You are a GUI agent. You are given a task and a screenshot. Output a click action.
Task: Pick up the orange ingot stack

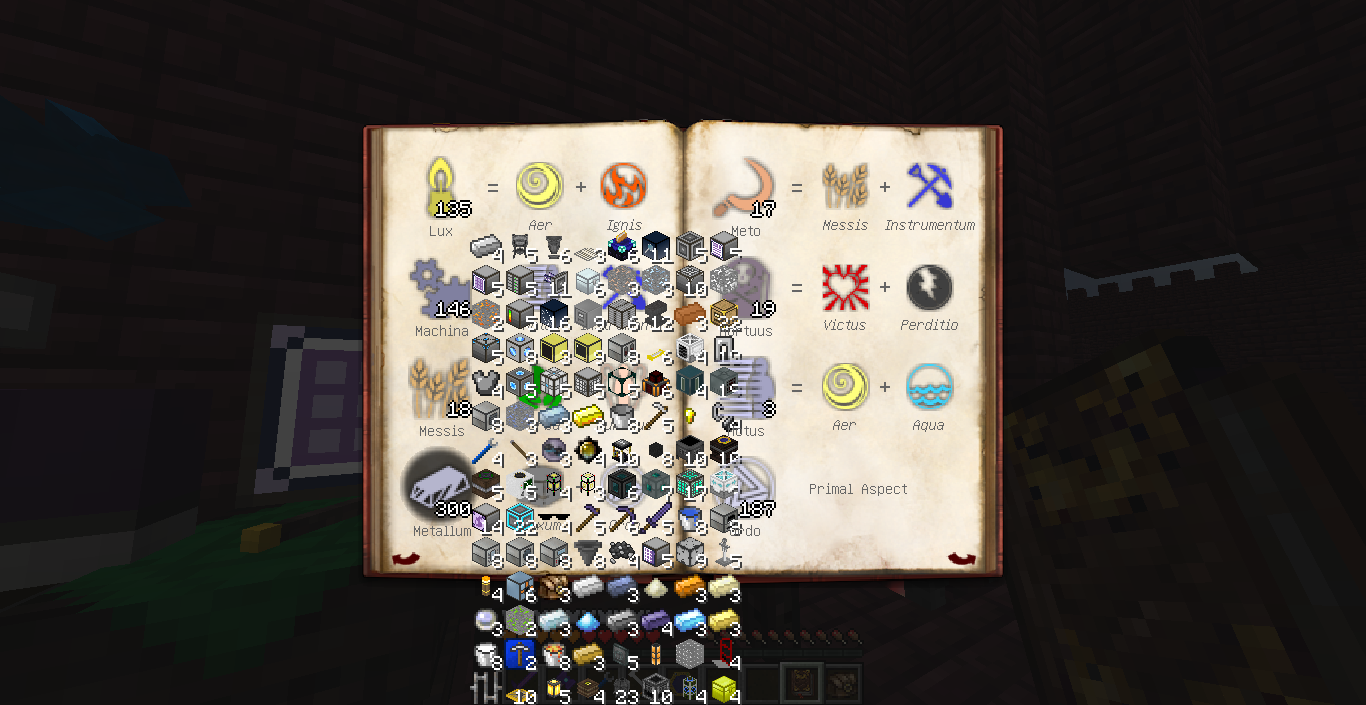690,587
